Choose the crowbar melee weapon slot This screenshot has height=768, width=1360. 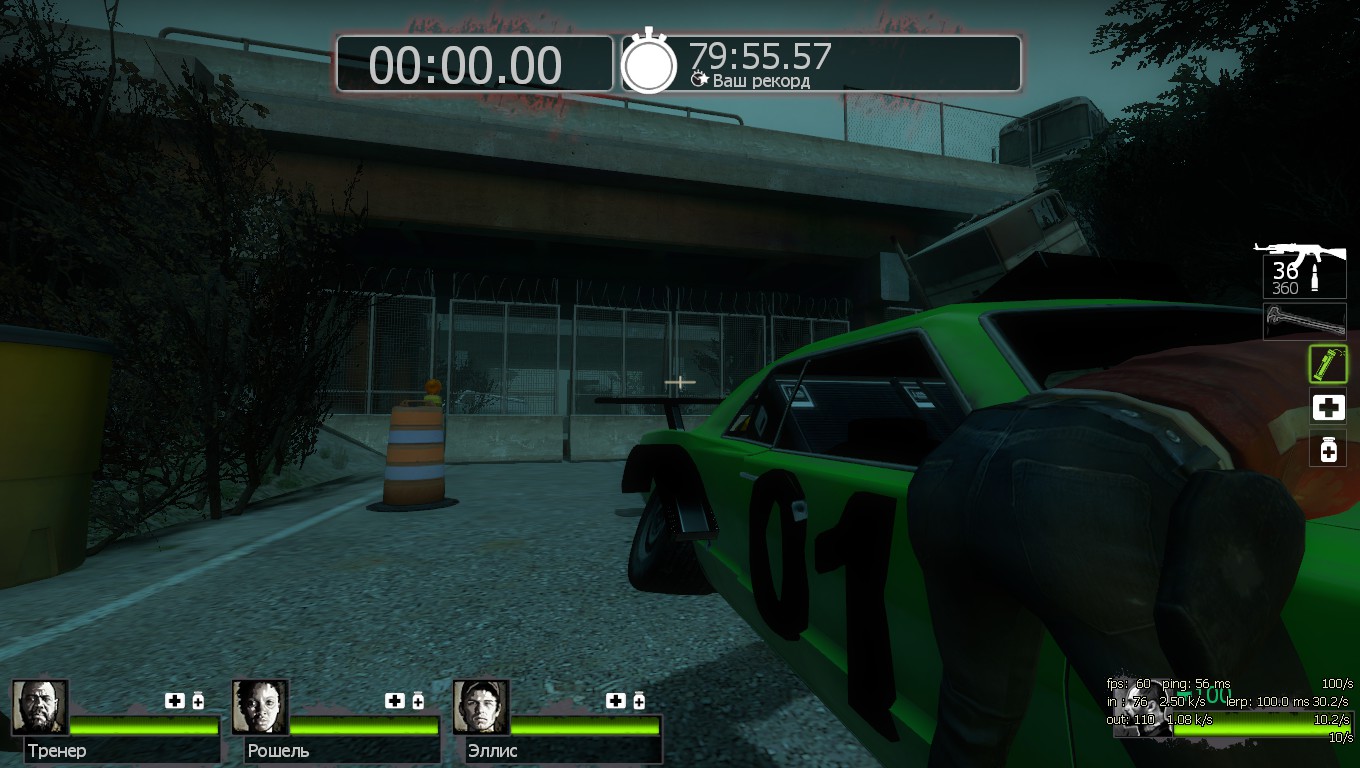[x=1304, y=321]
